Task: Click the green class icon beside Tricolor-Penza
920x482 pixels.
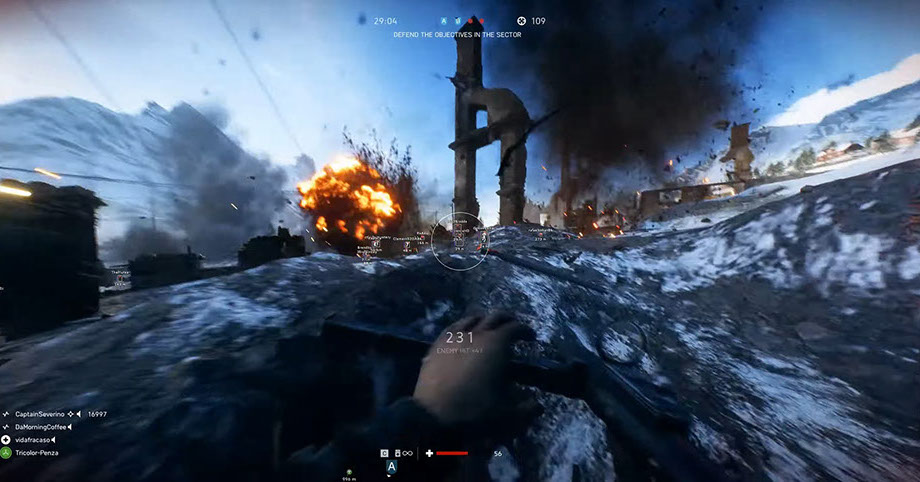Action: 5,453
